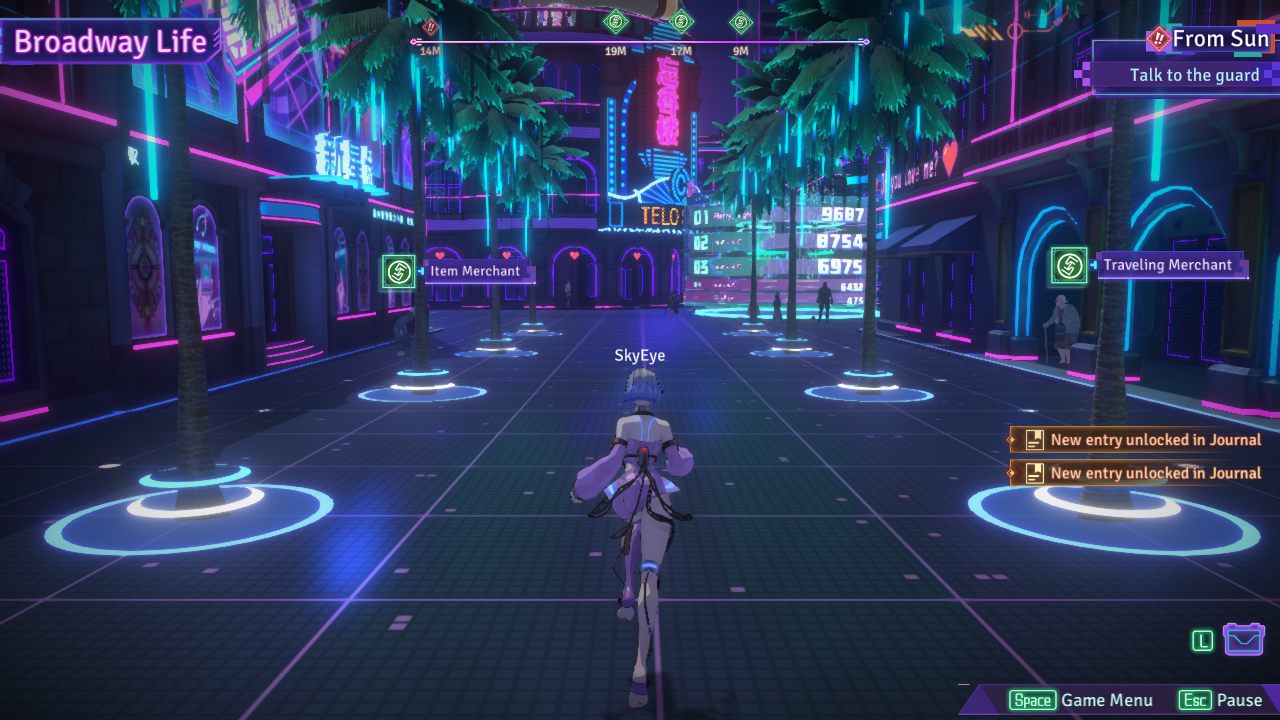Click the red quest marker on the compass
Image resolution: width=1280 pixels, height=720 pixels.
tap(431, 26)
